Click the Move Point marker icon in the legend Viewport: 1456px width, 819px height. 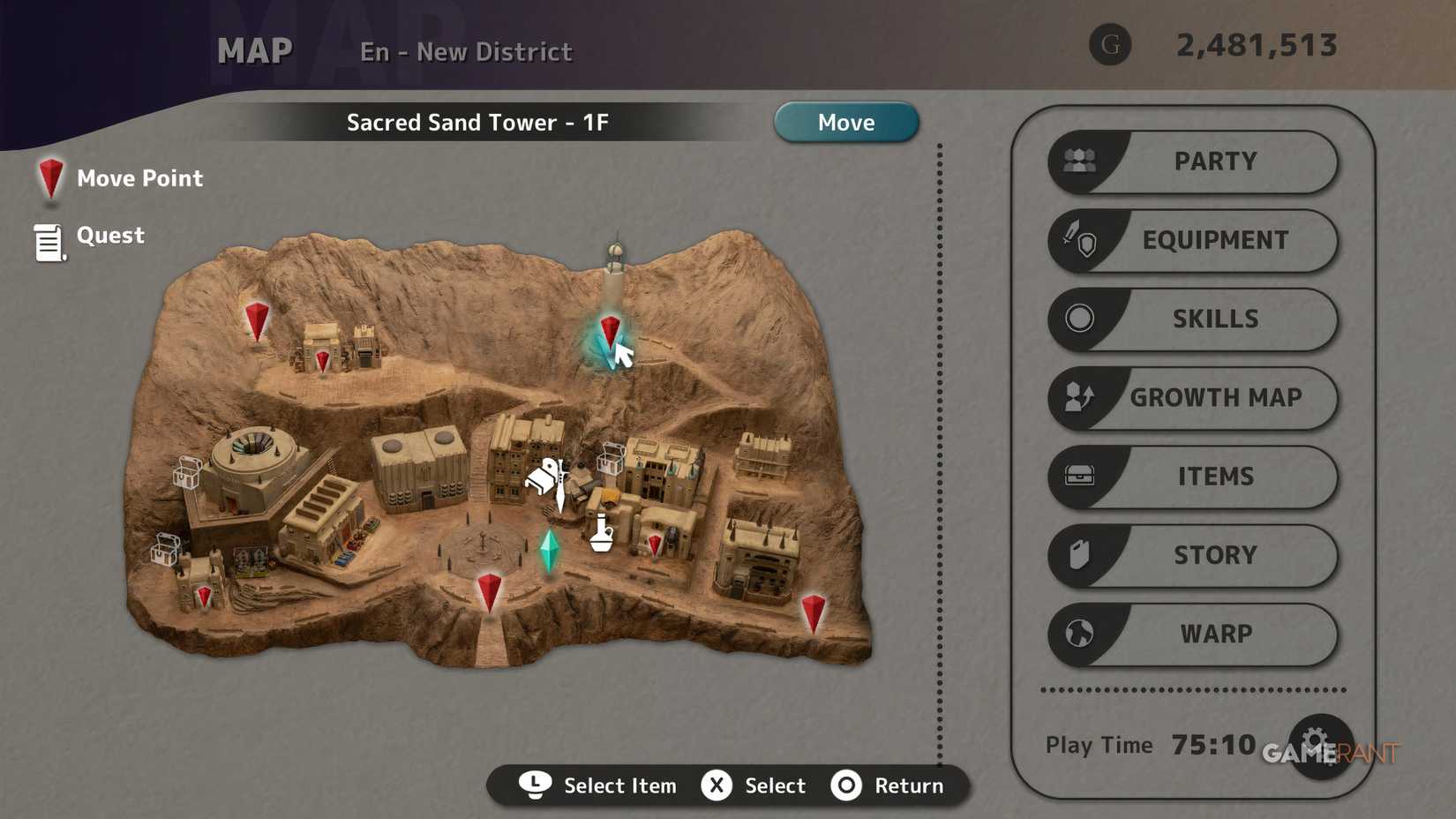pyautogui.click(x=50, y=179)
